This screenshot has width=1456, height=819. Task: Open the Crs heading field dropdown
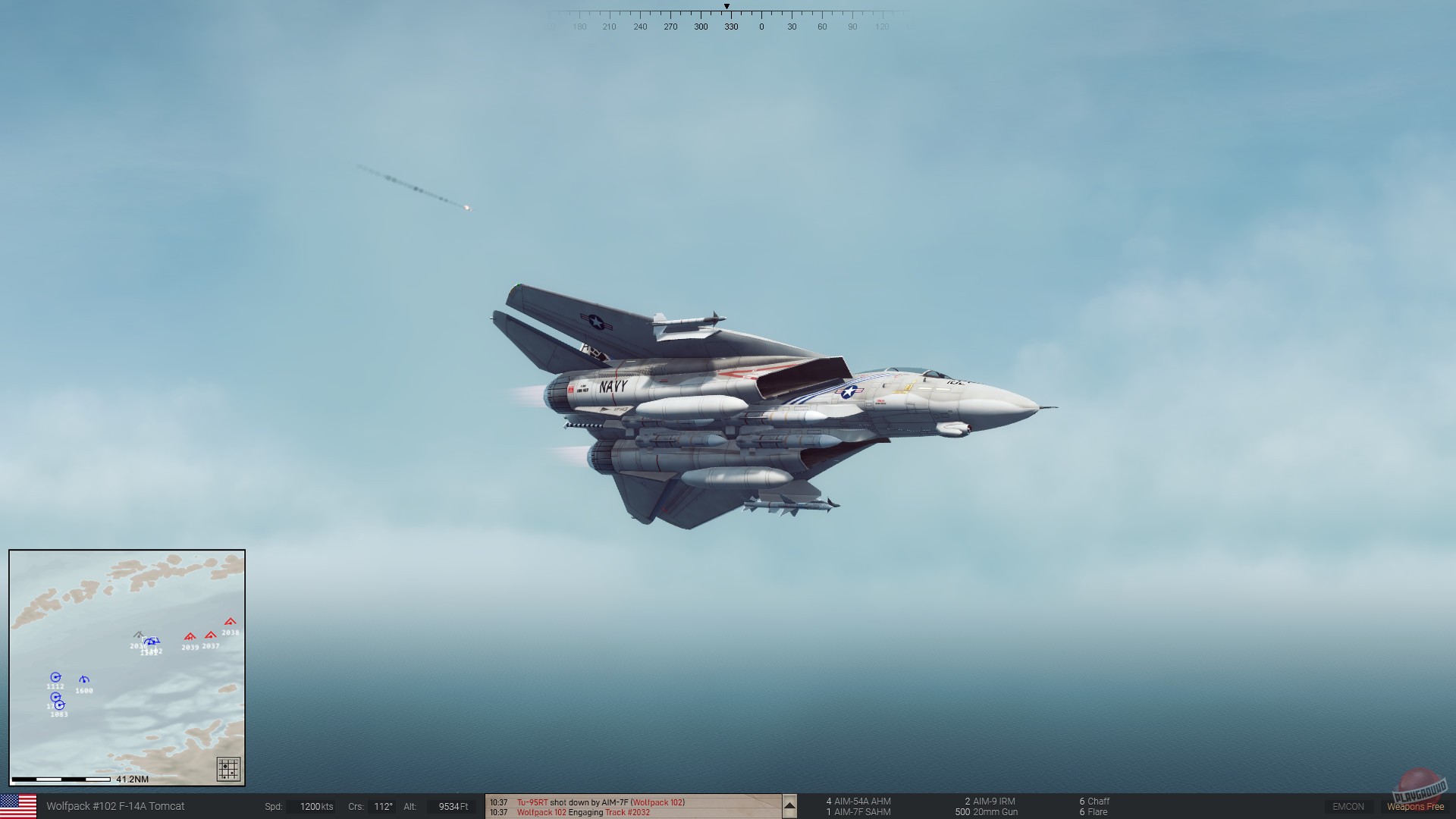point(383,806)
